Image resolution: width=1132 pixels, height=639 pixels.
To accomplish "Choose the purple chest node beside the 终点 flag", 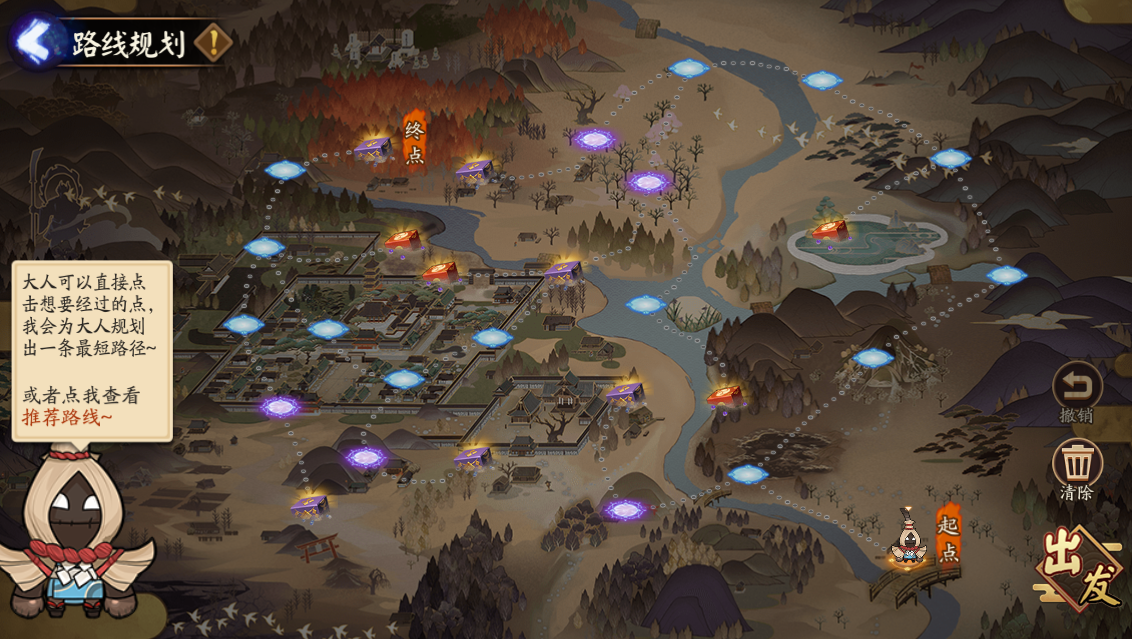I will pos(373,149).
